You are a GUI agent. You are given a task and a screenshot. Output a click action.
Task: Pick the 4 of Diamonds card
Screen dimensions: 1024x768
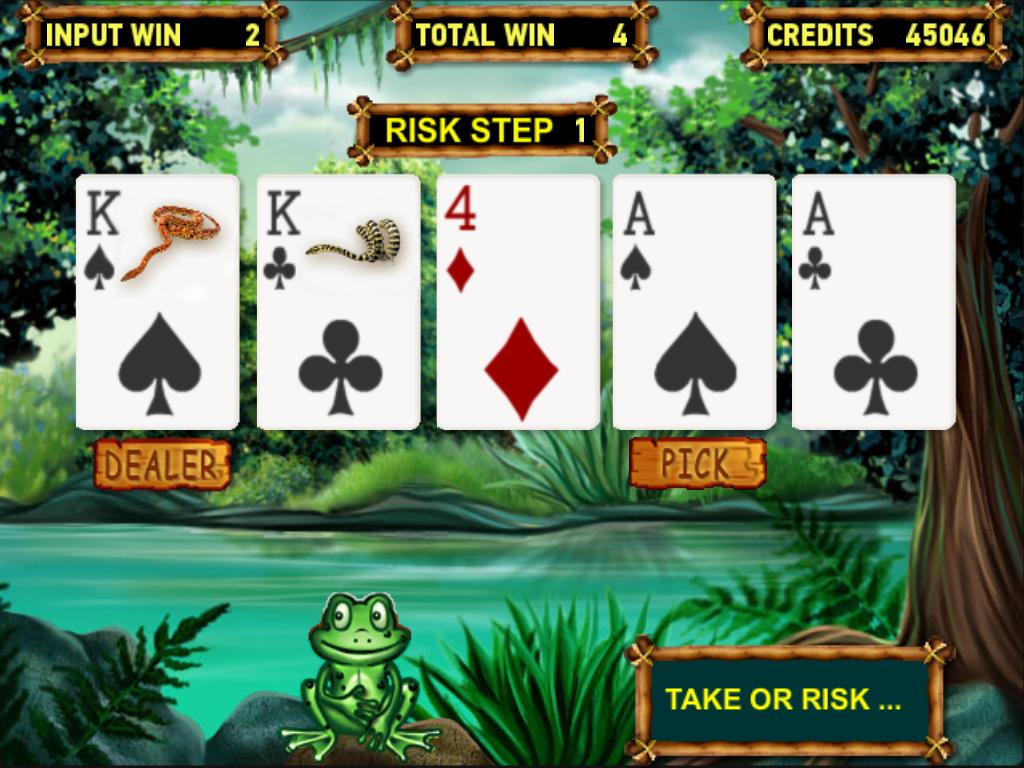click(518, 302)
